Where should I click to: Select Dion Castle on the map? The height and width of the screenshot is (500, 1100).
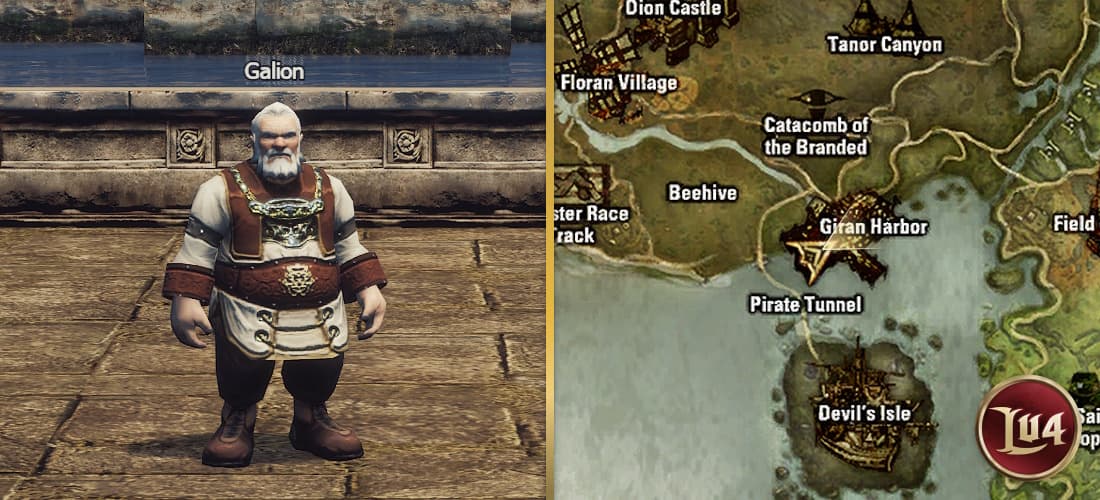click(x=672, y=8)
